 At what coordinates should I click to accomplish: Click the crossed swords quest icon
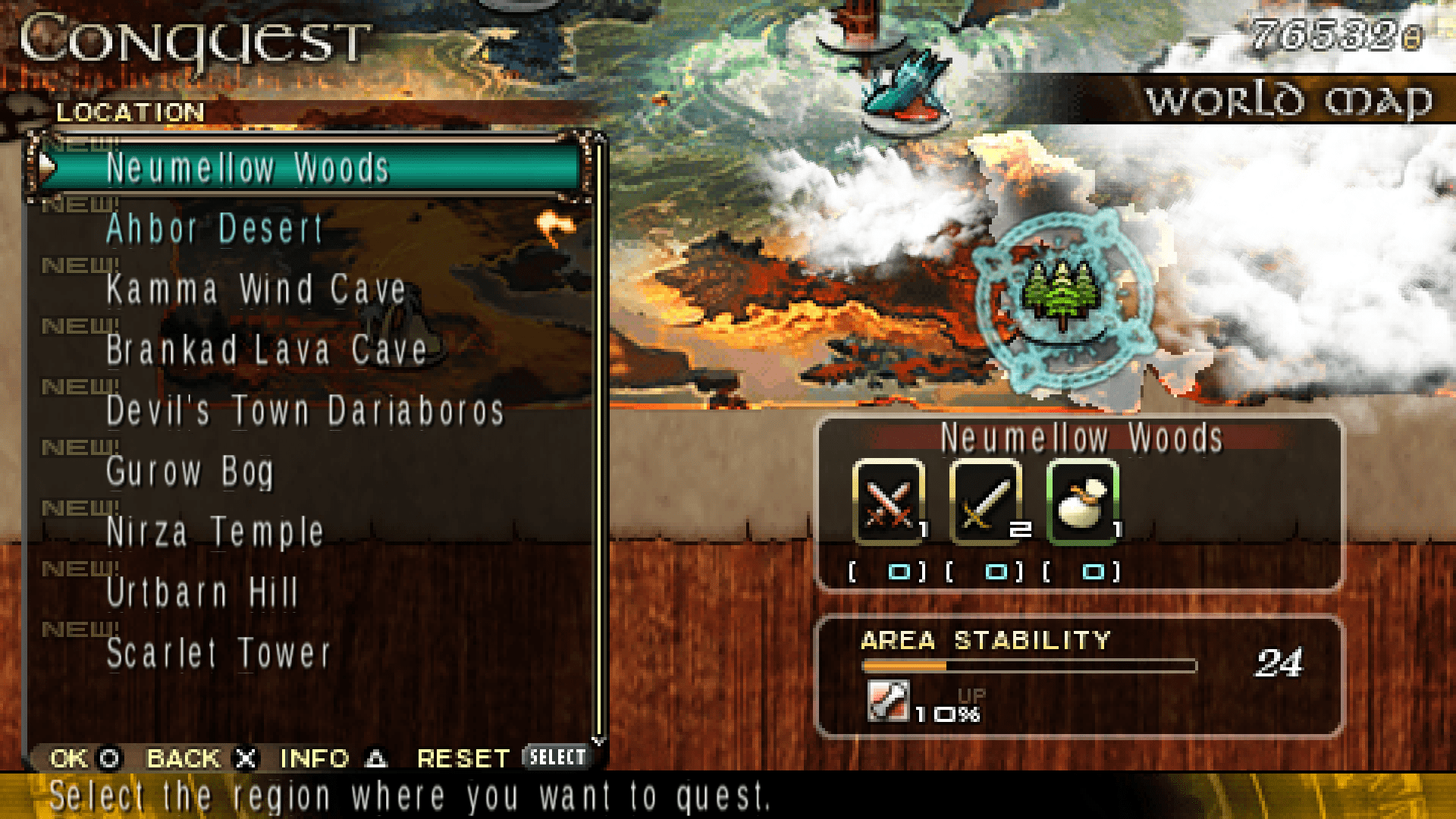889,502
